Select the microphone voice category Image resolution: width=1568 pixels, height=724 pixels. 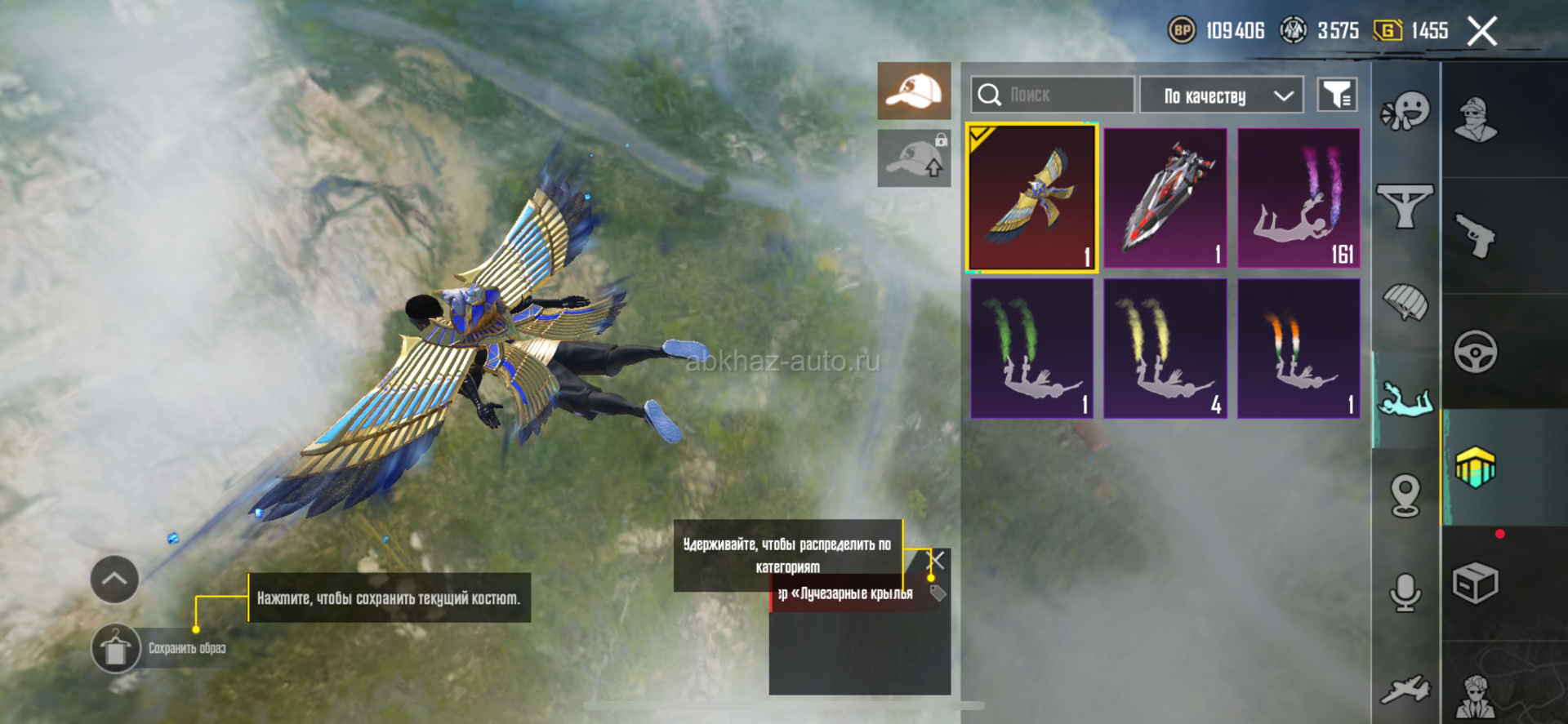pos(1405,592)
